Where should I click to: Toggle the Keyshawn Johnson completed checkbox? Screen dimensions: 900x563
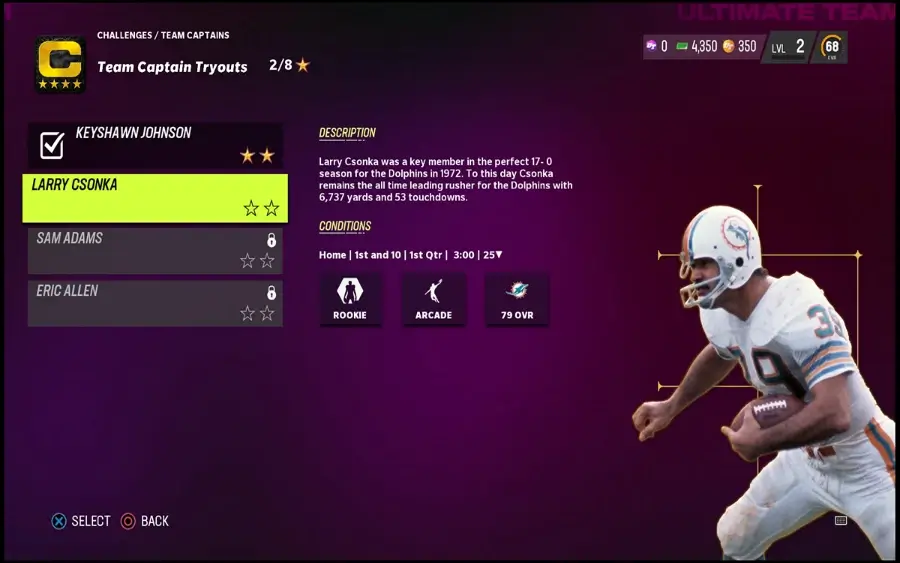pyautogui.click(x=51, y=145)
